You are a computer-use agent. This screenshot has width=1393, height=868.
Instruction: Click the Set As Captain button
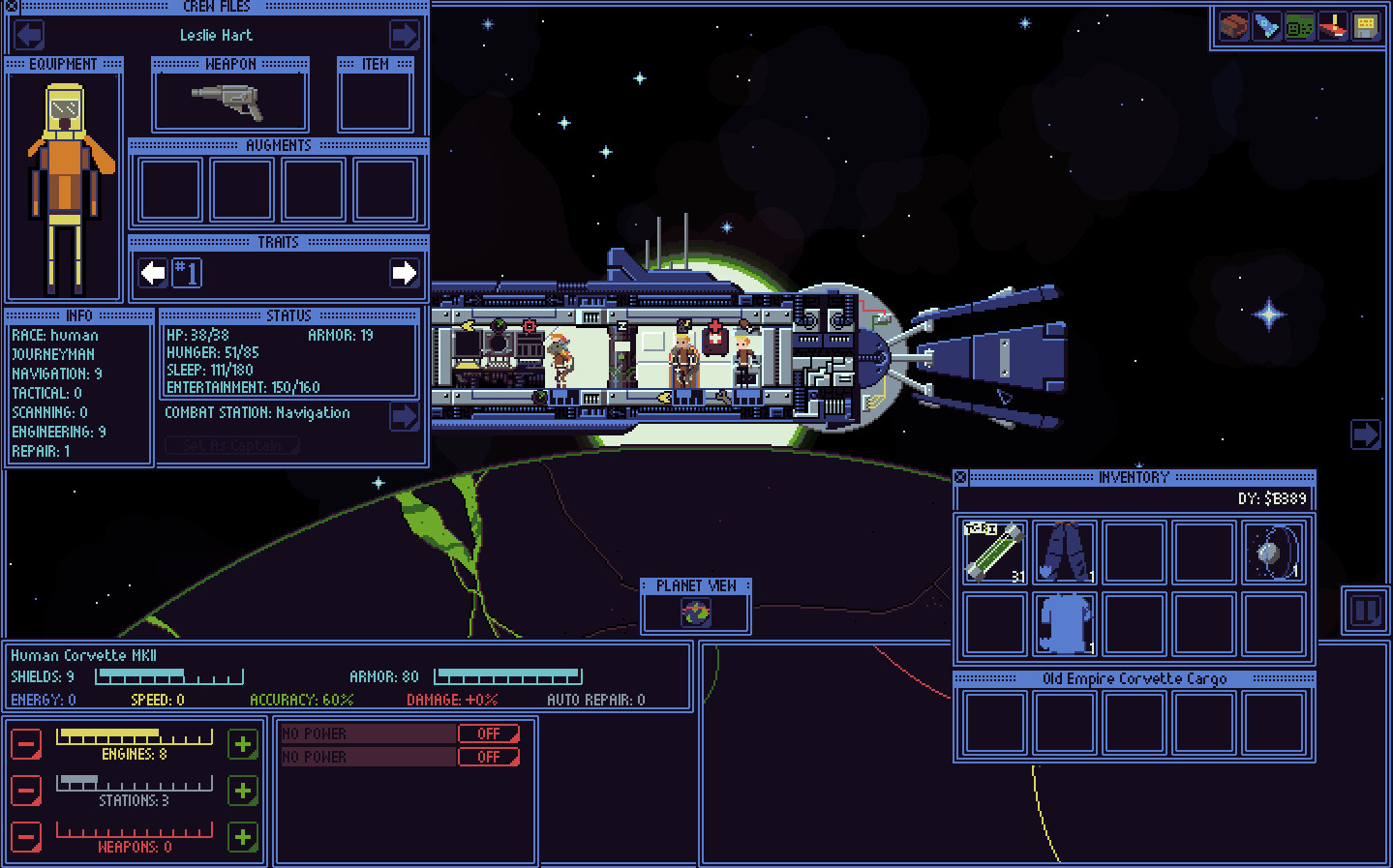(x=231, y=445)
